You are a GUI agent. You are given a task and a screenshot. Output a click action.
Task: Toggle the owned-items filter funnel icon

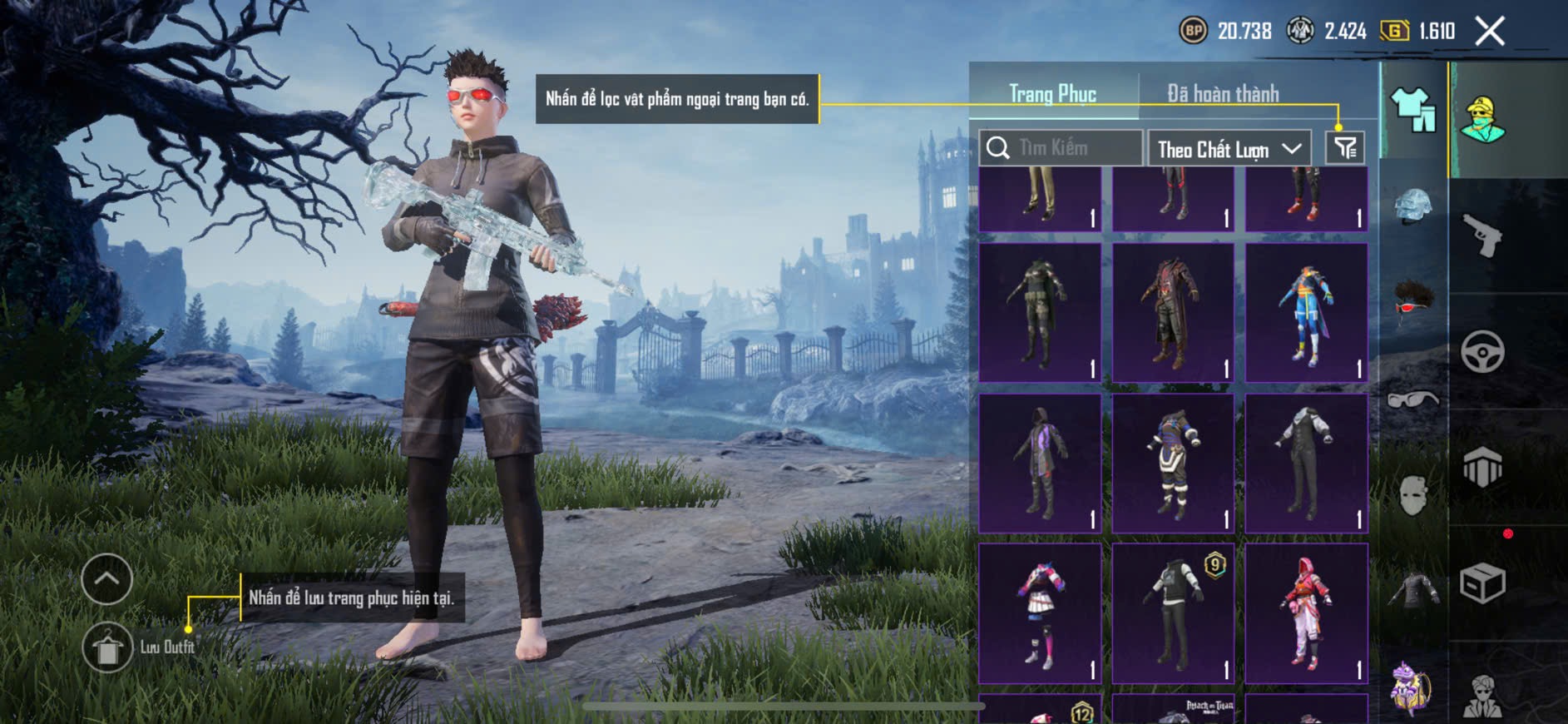pos(1344,148)
